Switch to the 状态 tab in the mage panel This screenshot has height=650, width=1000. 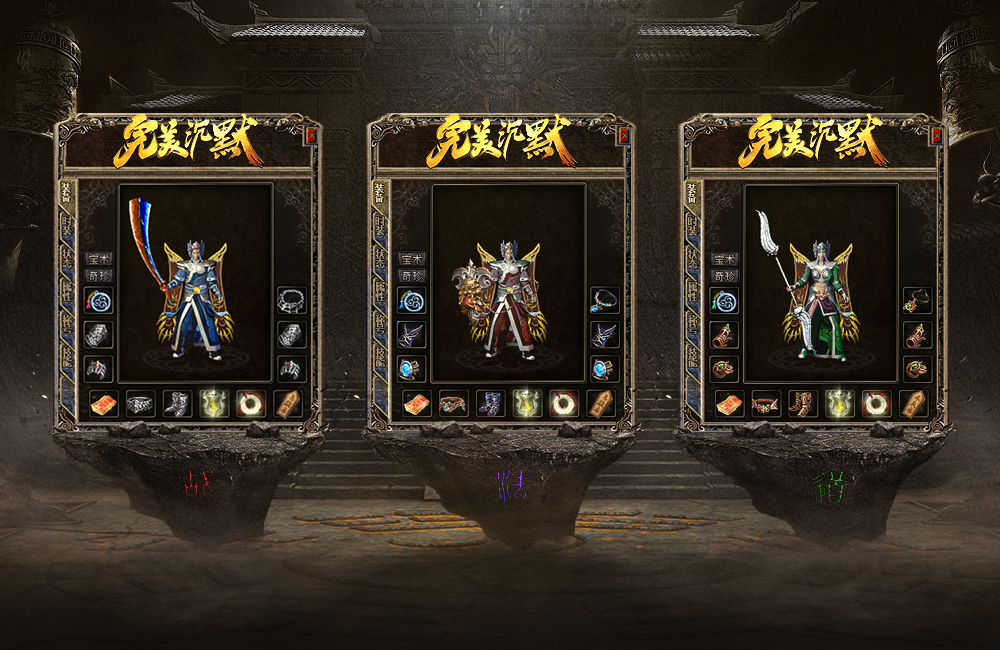(381, 259)
